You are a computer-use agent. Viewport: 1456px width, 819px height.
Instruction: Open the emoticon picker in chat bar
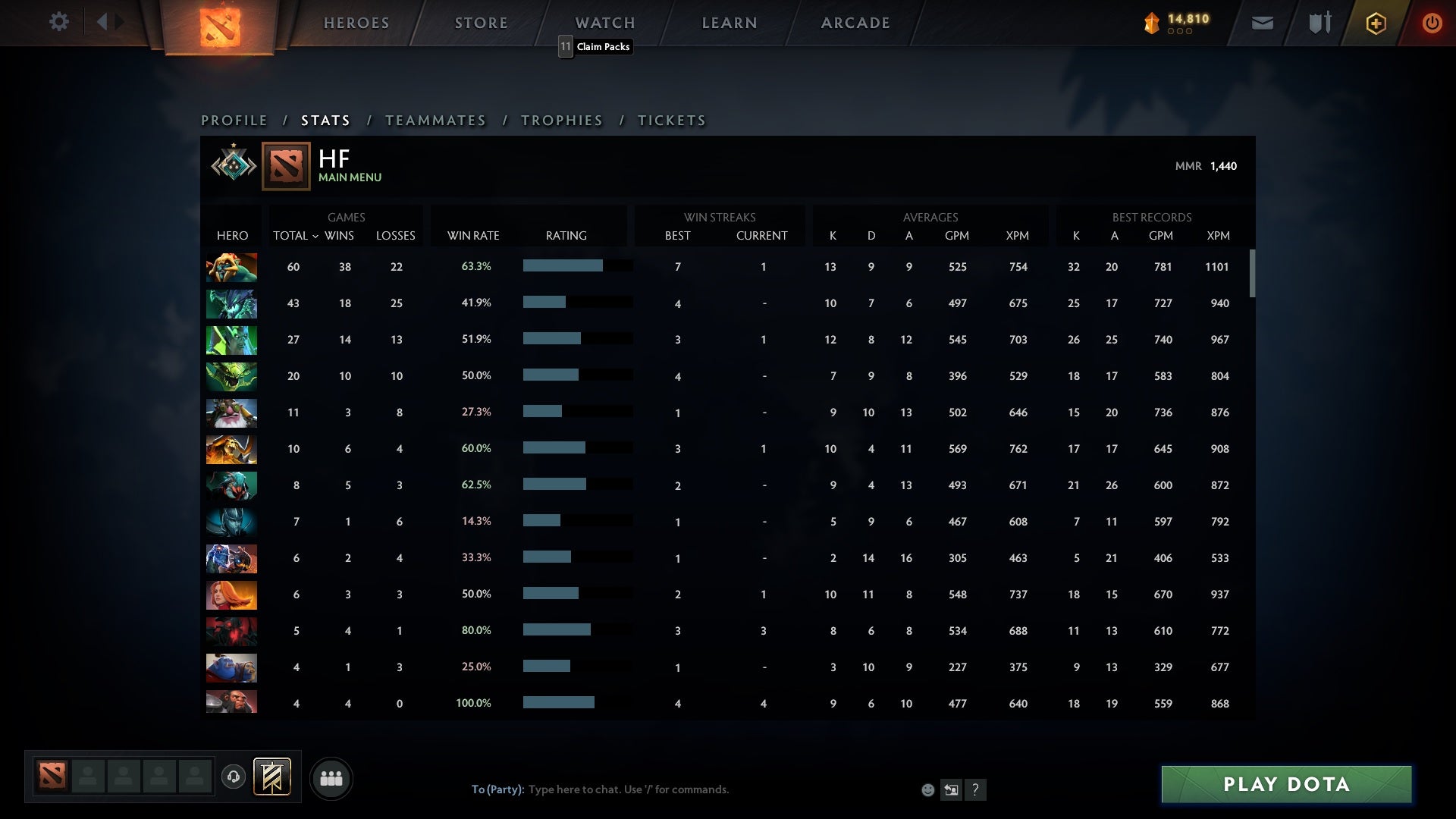point(927,789)
